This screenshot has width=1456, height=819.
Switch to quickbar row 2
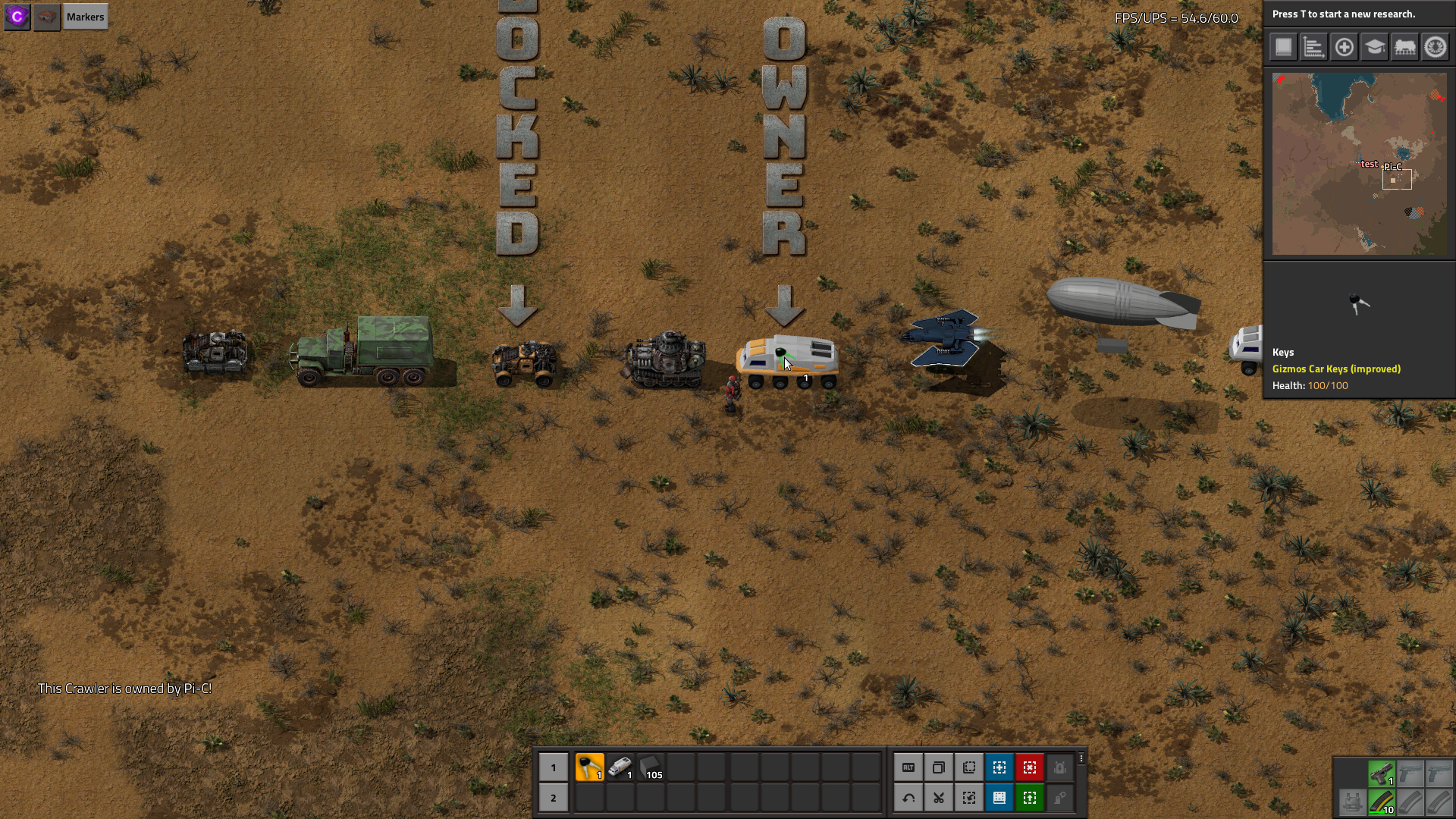click(553, 798)
